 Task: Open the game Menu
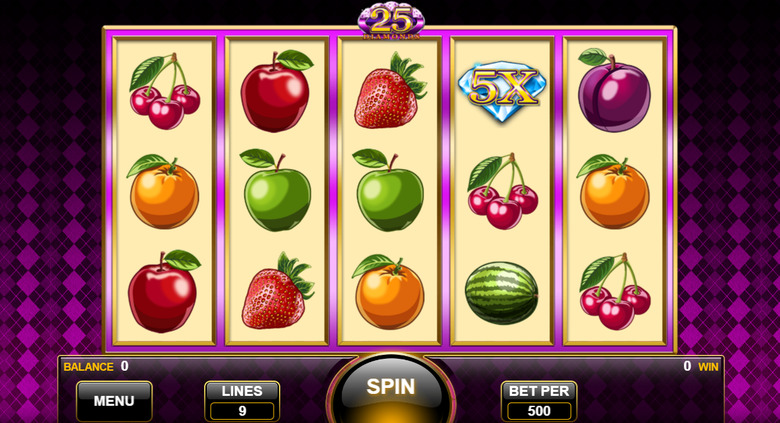pyautogui.click(x=114, y=401)
